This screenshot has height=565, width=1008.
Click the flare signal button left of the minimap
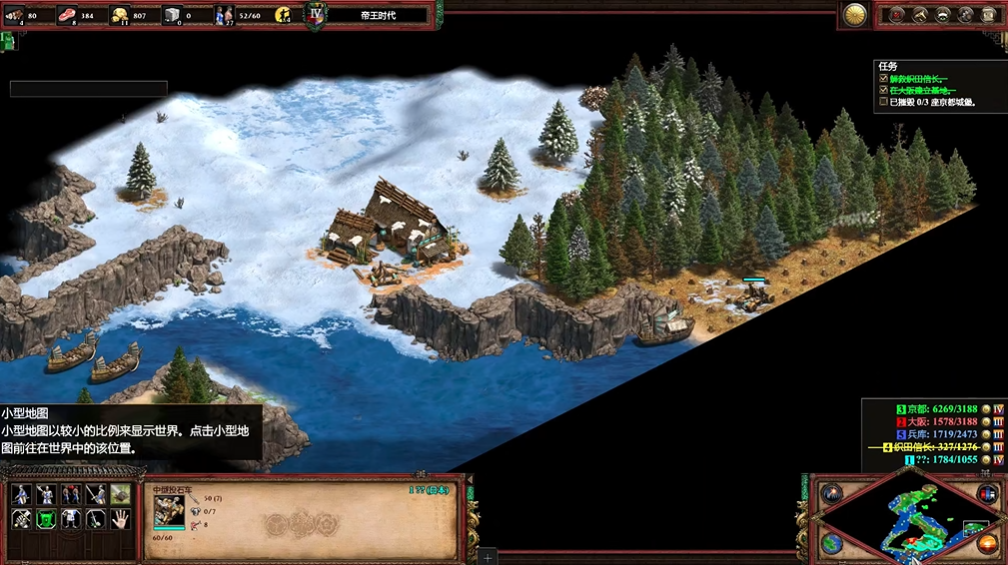(832, 493)
